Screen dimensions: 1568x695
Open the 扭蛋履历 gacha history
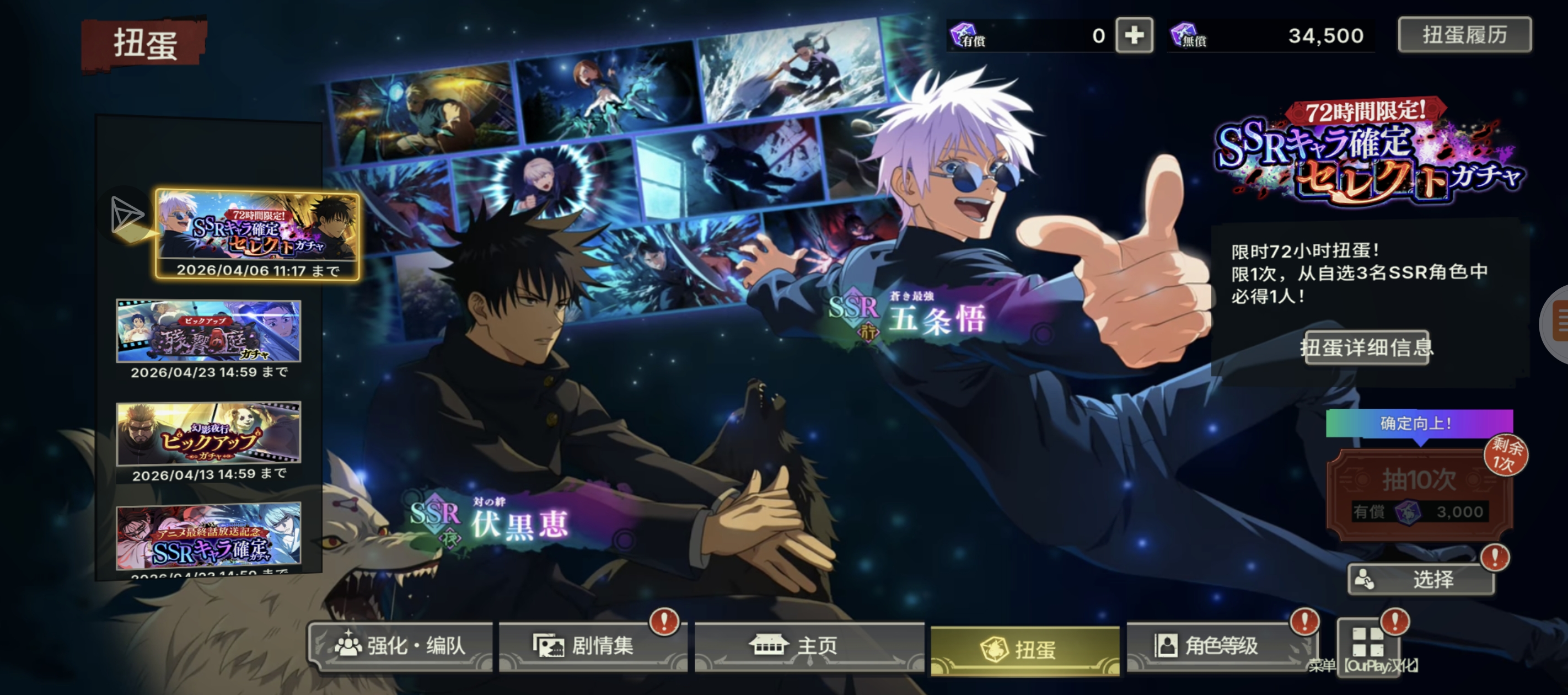[x=1464, y=35]
